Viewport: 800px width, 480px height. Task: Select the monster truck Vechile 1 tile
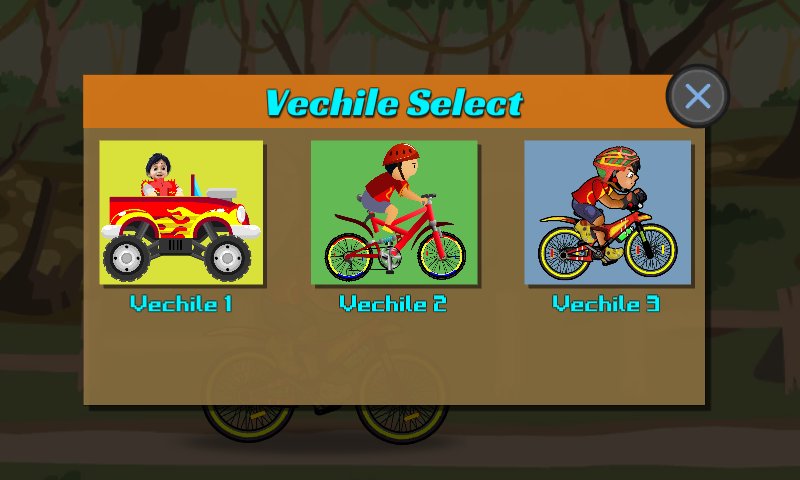[181, 212]
